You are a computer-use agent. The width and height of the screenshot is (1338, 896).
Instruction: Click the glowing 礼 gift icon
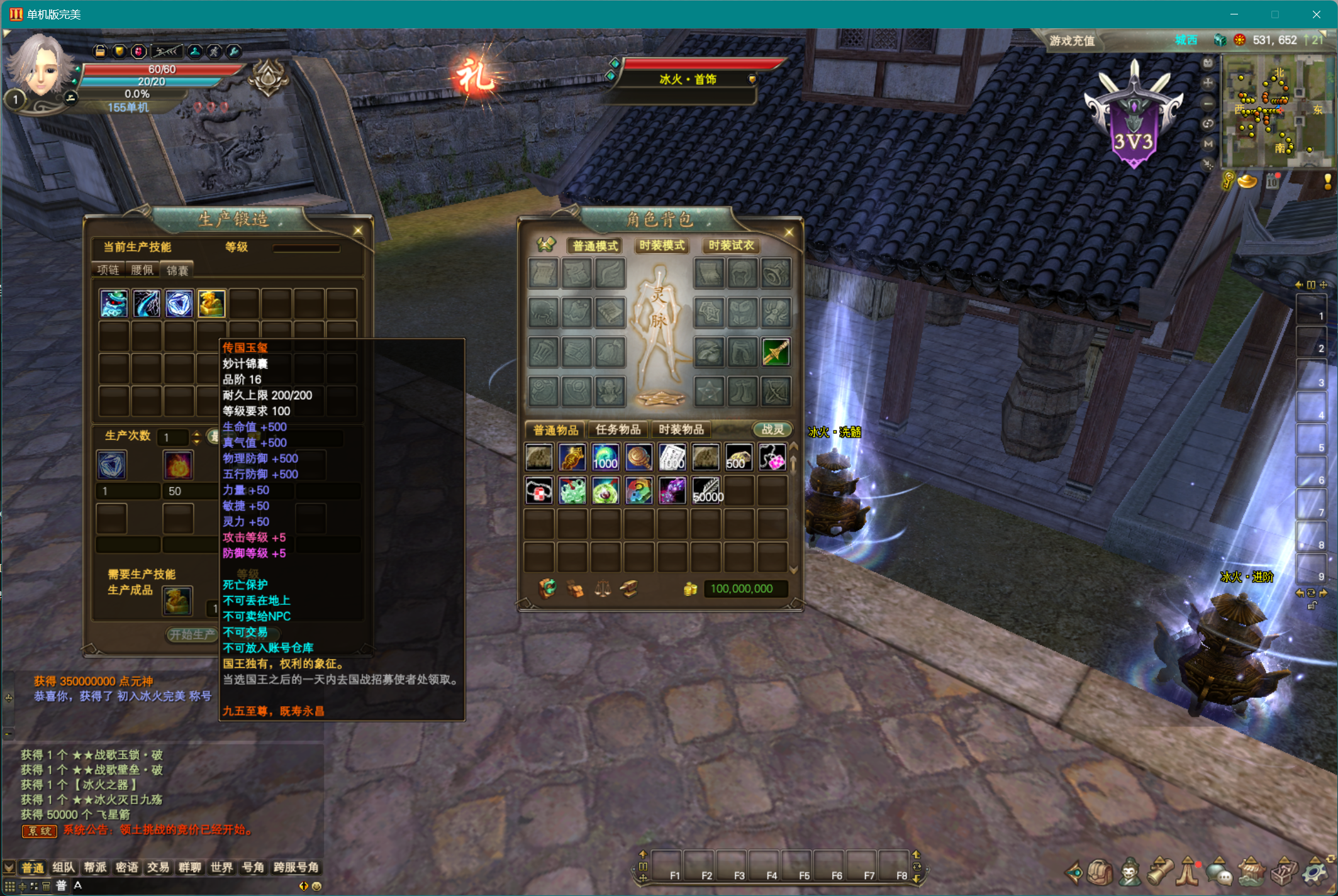click(476, 77)
